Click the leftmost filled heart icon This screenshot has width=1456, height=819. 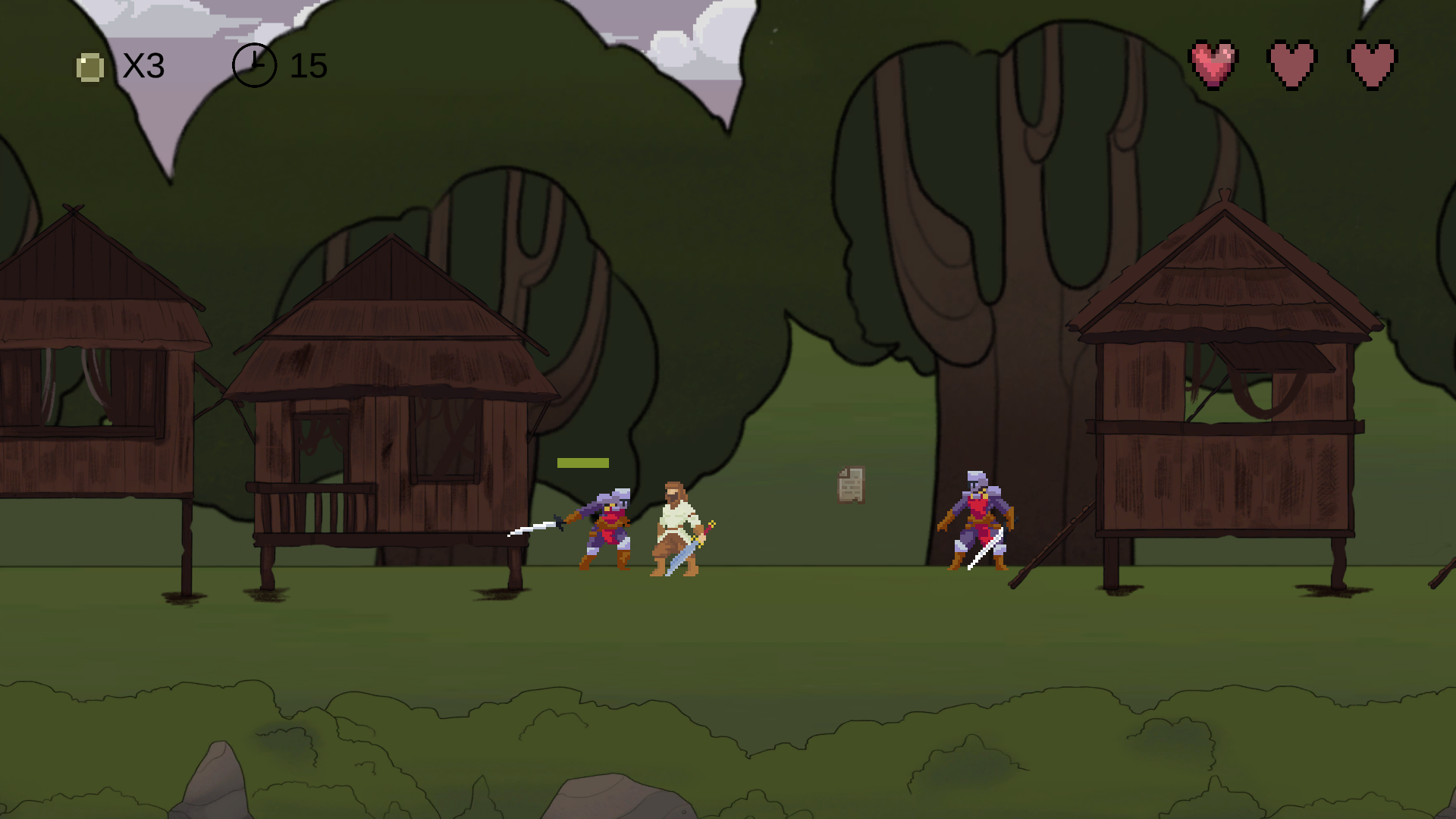pos(1214,62)
